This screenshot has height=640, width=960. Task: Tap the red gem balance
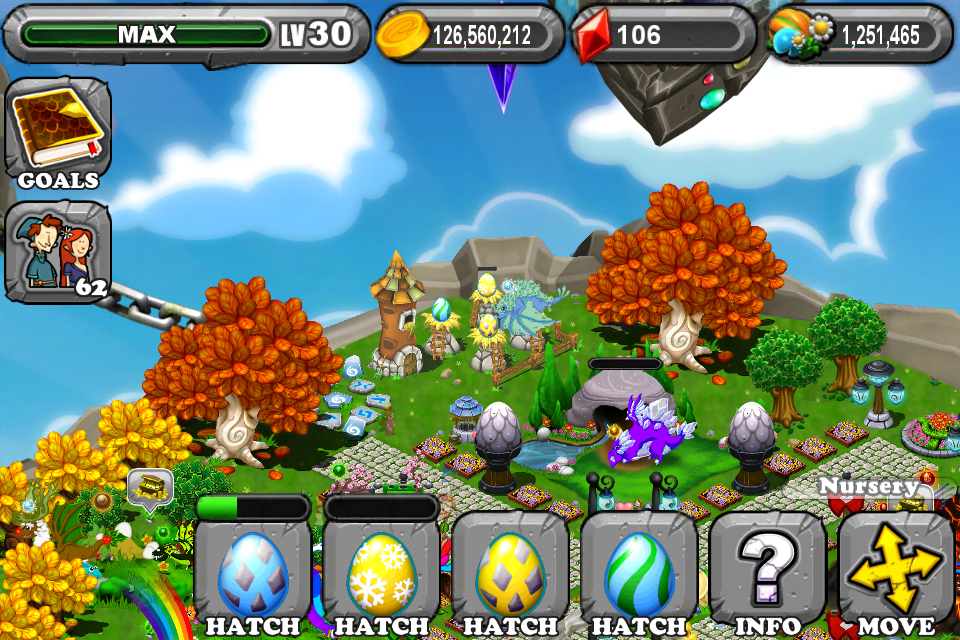coord(663,36)
